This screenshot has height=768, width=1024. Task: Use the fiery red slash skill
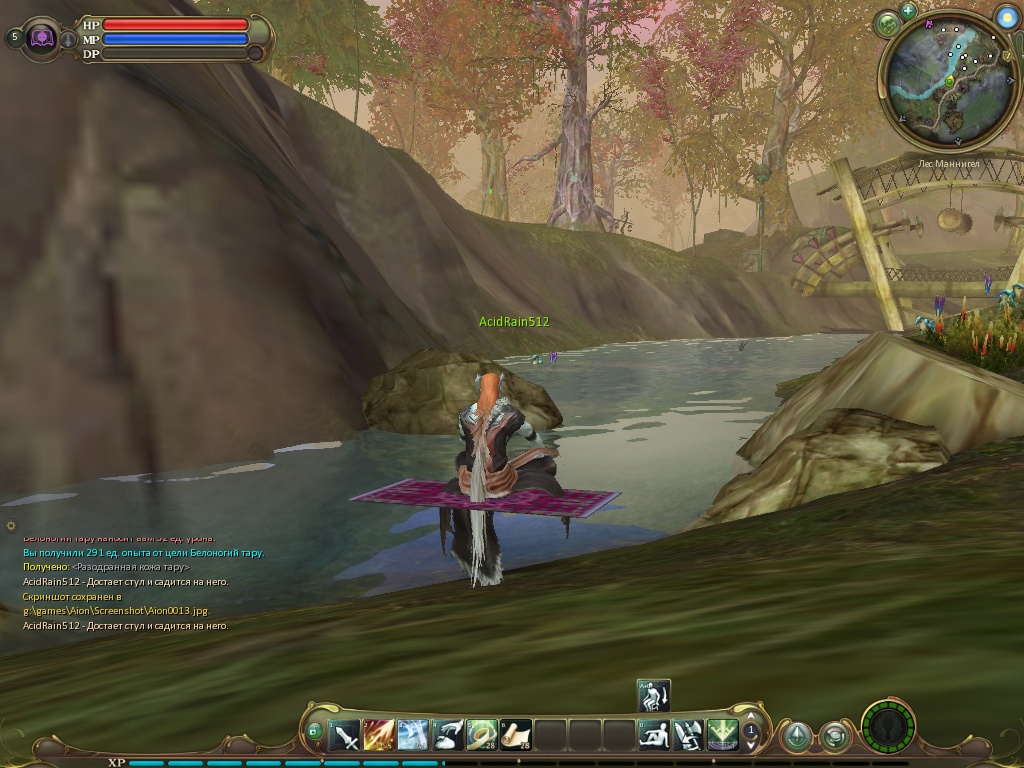pos(379,736)
